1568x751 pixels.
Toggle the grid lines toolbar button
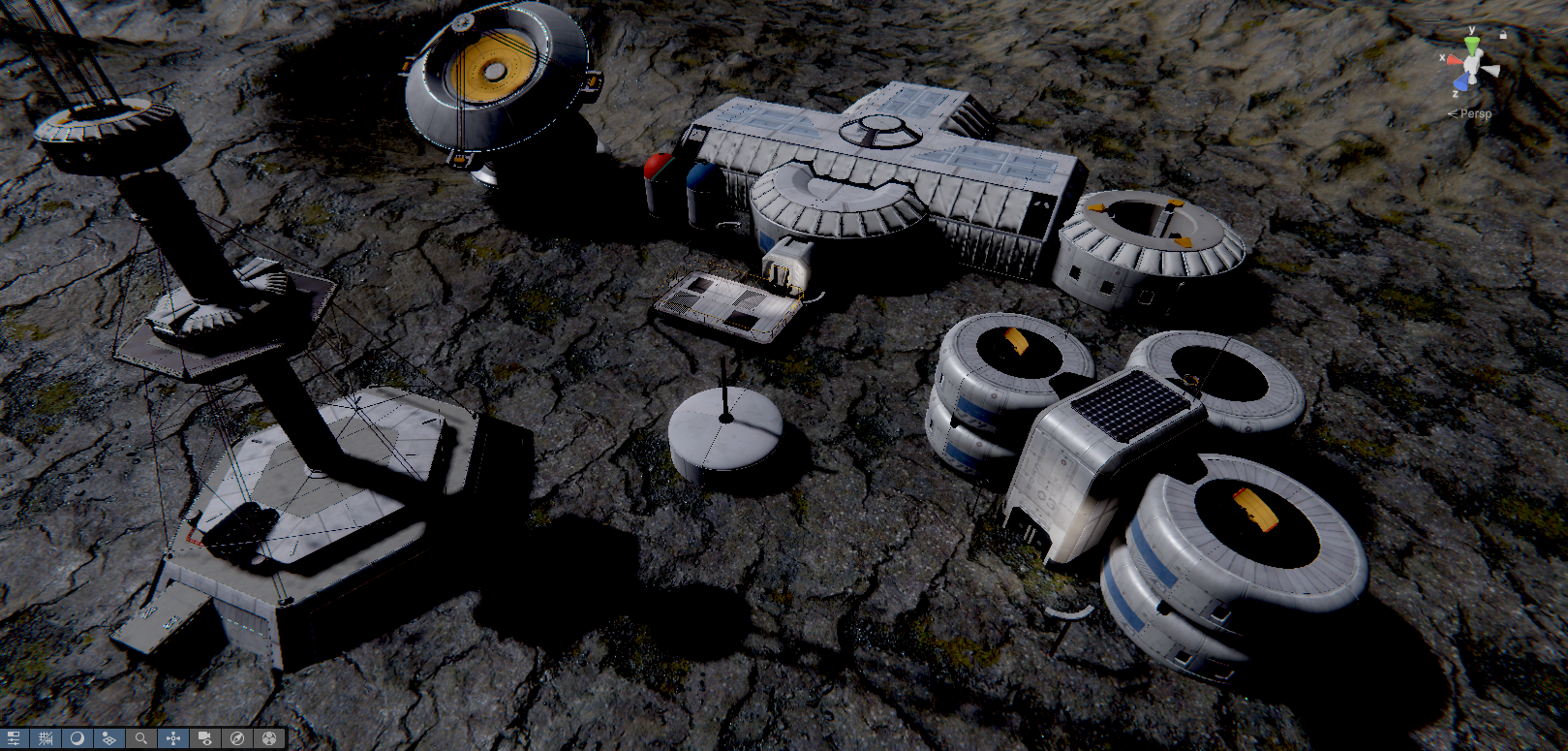(x=46, y=738)
